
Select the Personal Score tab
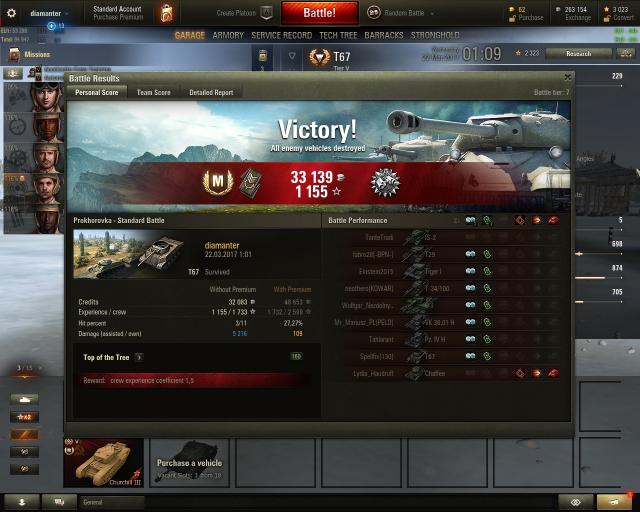point(96,92)
